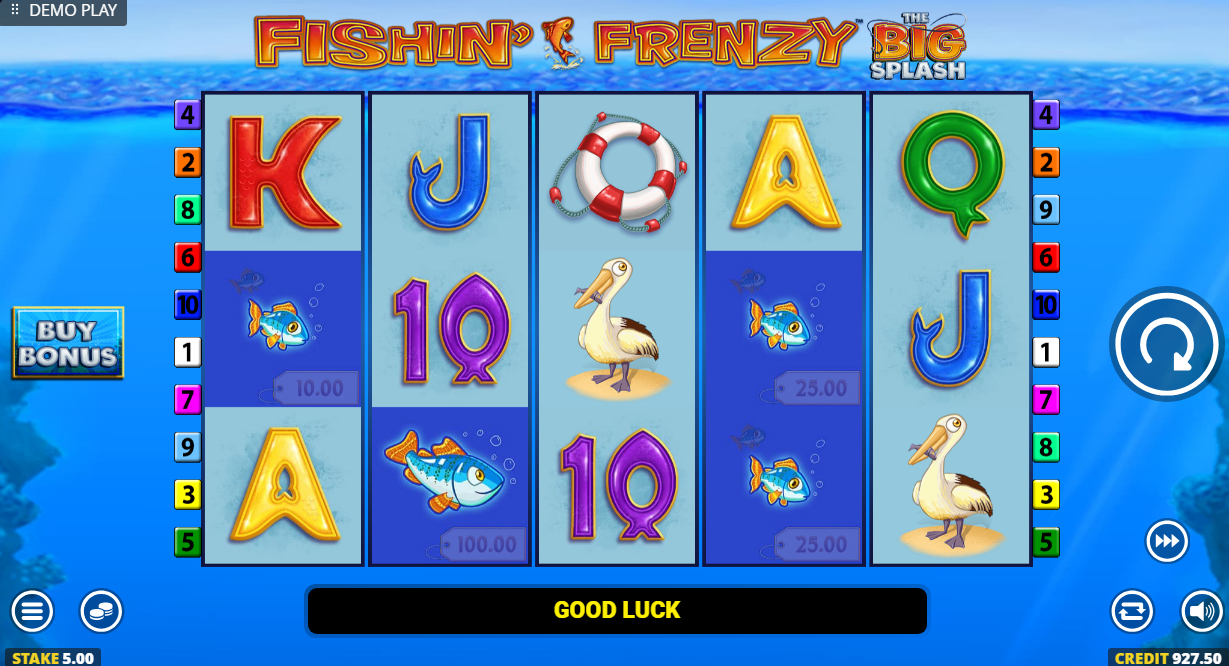Start autoplay with the loop arrows button

point(1132,611)
